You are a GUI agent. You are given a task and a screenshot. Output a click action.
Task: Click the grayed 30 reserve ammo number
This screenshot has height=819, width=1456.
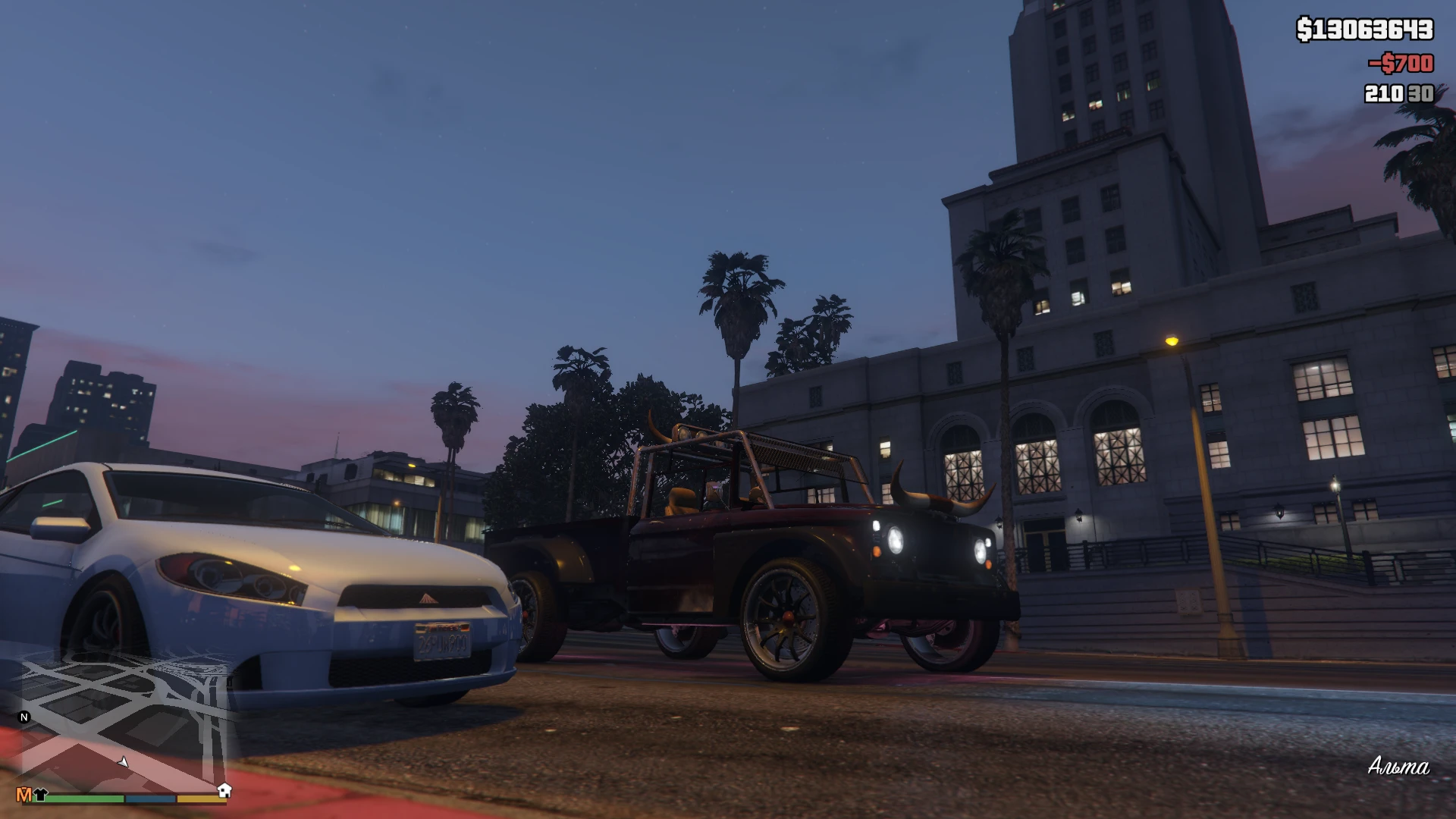1419,94
